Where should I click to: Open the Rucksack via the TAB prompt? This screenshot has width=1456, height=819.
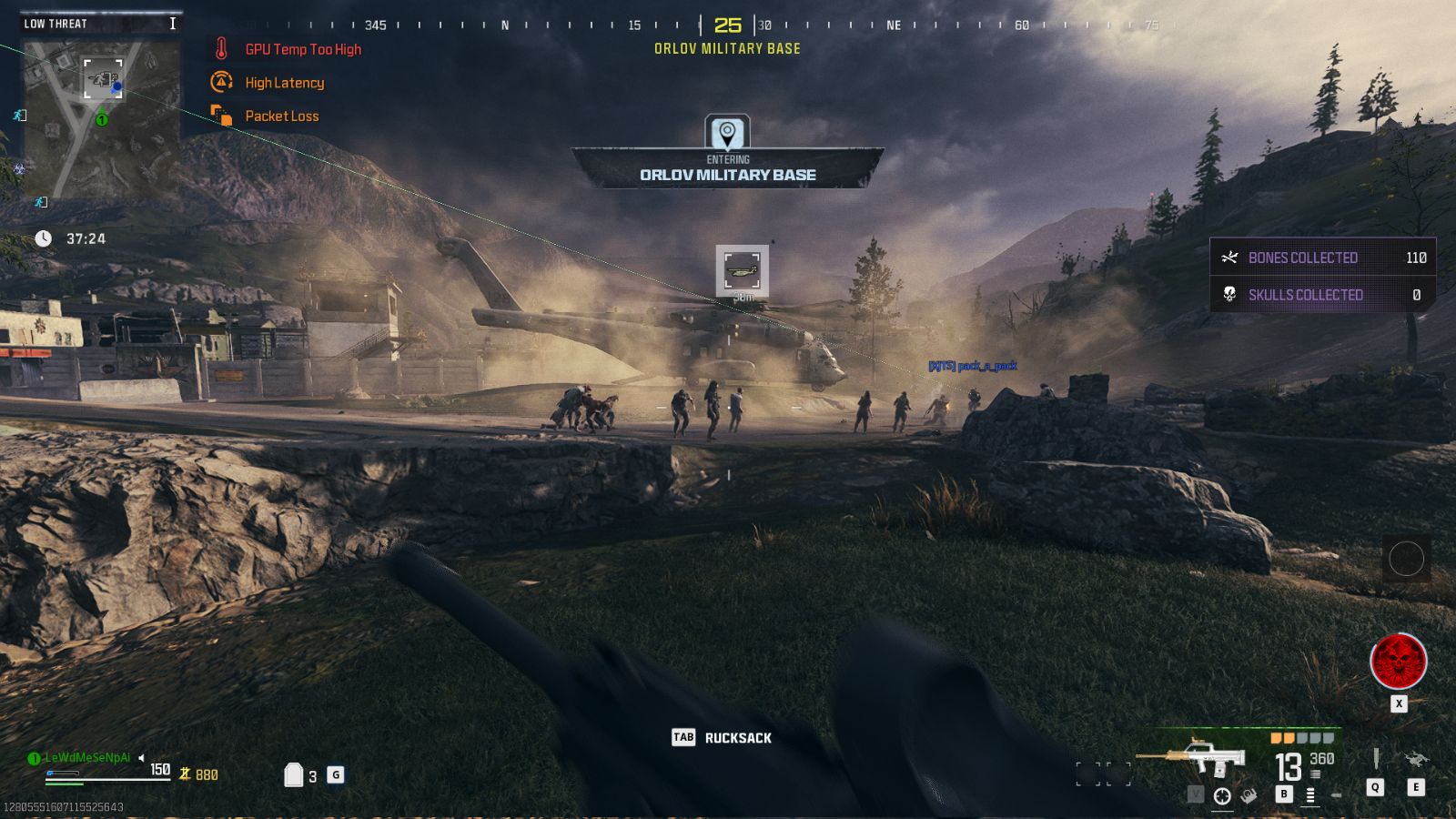(682, 738)
